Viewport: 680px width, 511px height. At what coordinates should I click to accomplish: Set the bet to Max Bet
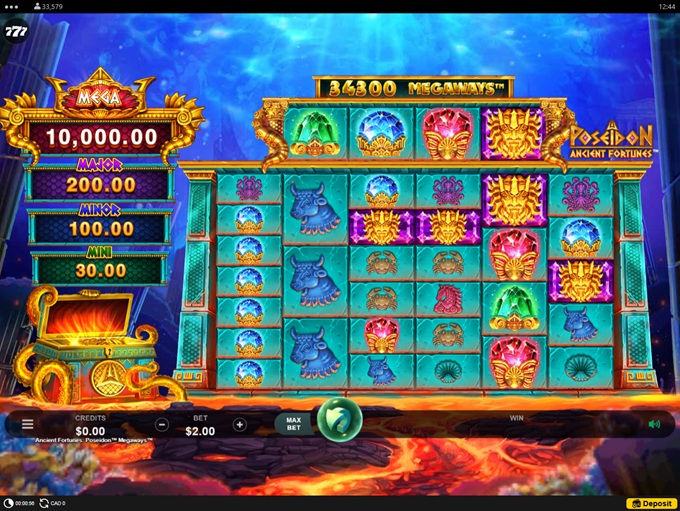(x=293, y=424)
